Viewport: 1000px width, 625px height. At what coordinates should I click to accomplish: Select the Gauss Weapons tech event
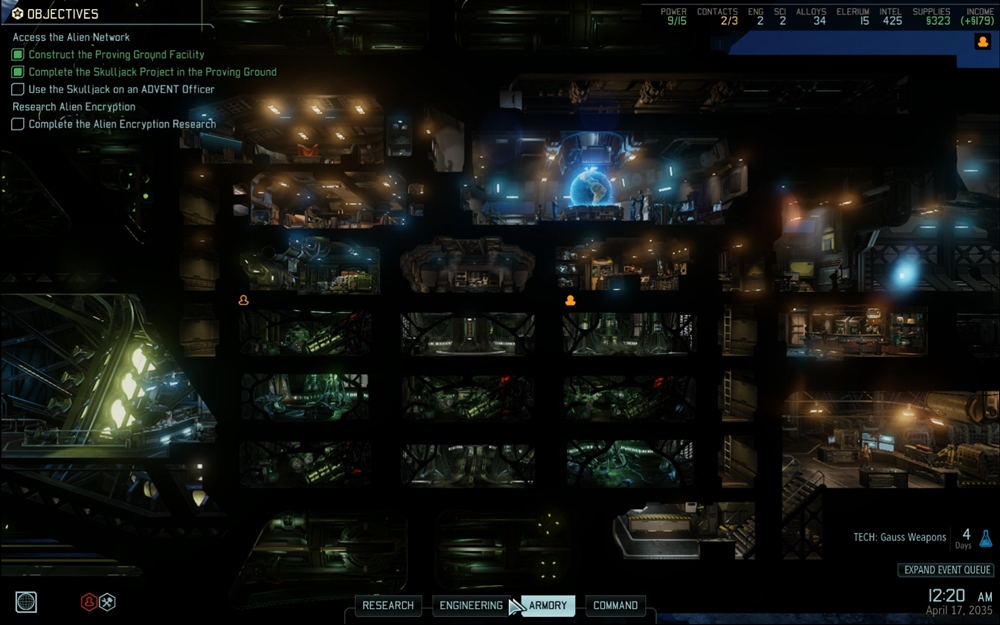(x=900, y=537)
